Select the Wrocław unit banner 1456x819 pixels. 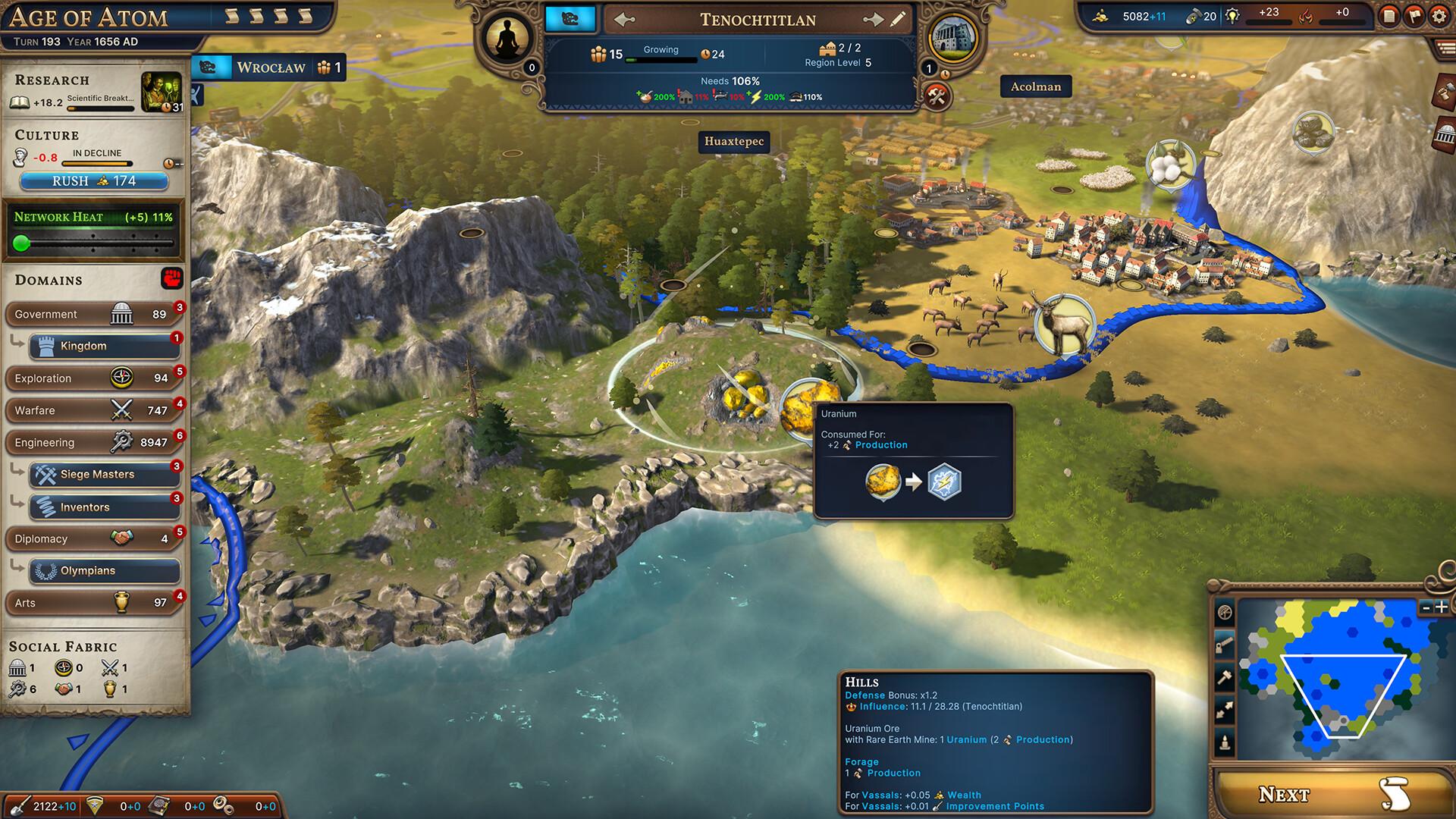pos(271,67)
